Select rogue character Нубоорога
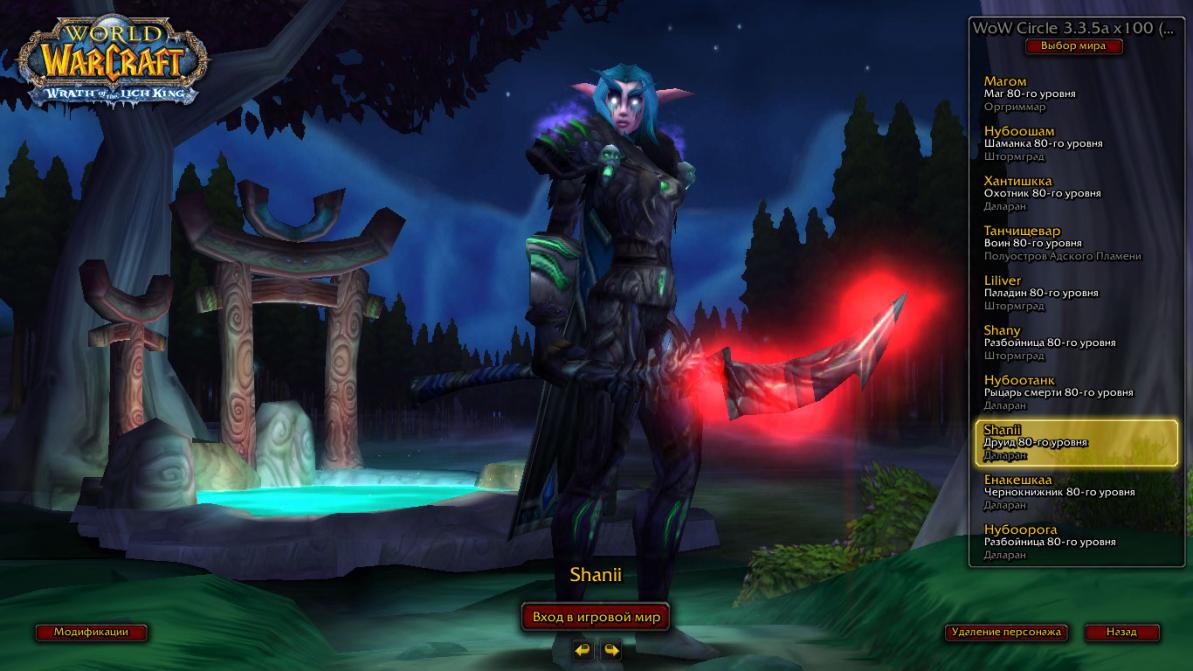This screenshot has height=671, width=1193. (1075, 541)
